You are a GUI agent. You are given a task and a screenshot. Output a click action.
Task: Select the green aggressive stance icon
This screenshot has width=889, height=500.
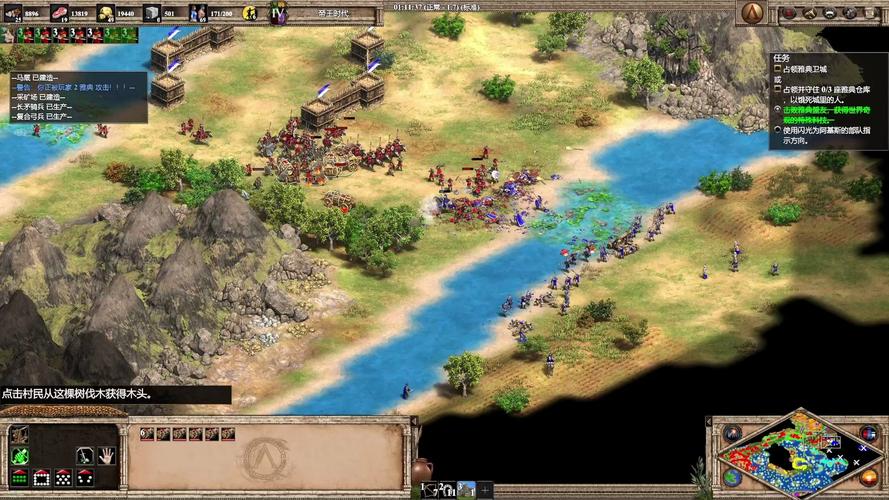click(19, 456)
